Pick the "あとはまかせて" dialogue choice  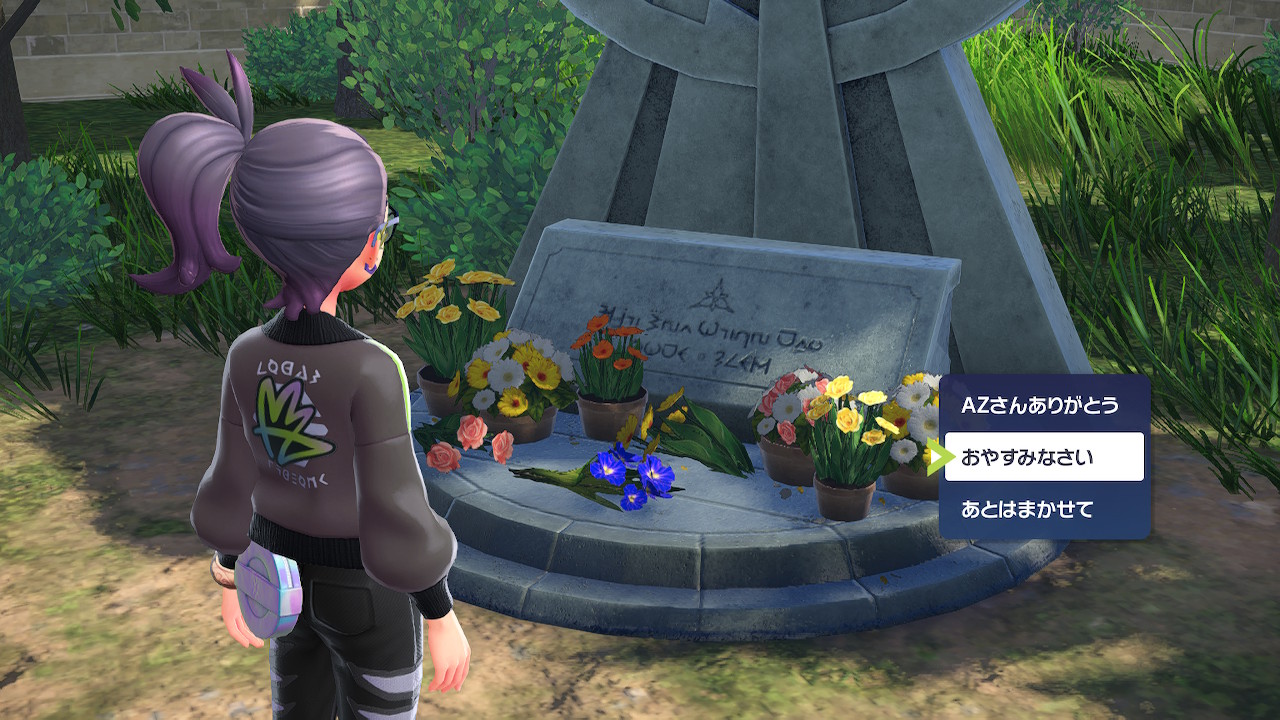[1027, 509]
